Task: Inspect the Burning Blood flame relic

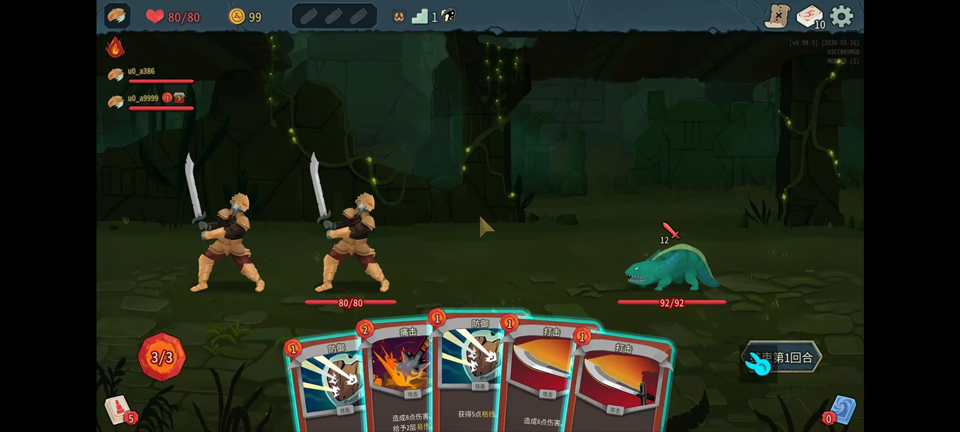Action: click(115, 47)
